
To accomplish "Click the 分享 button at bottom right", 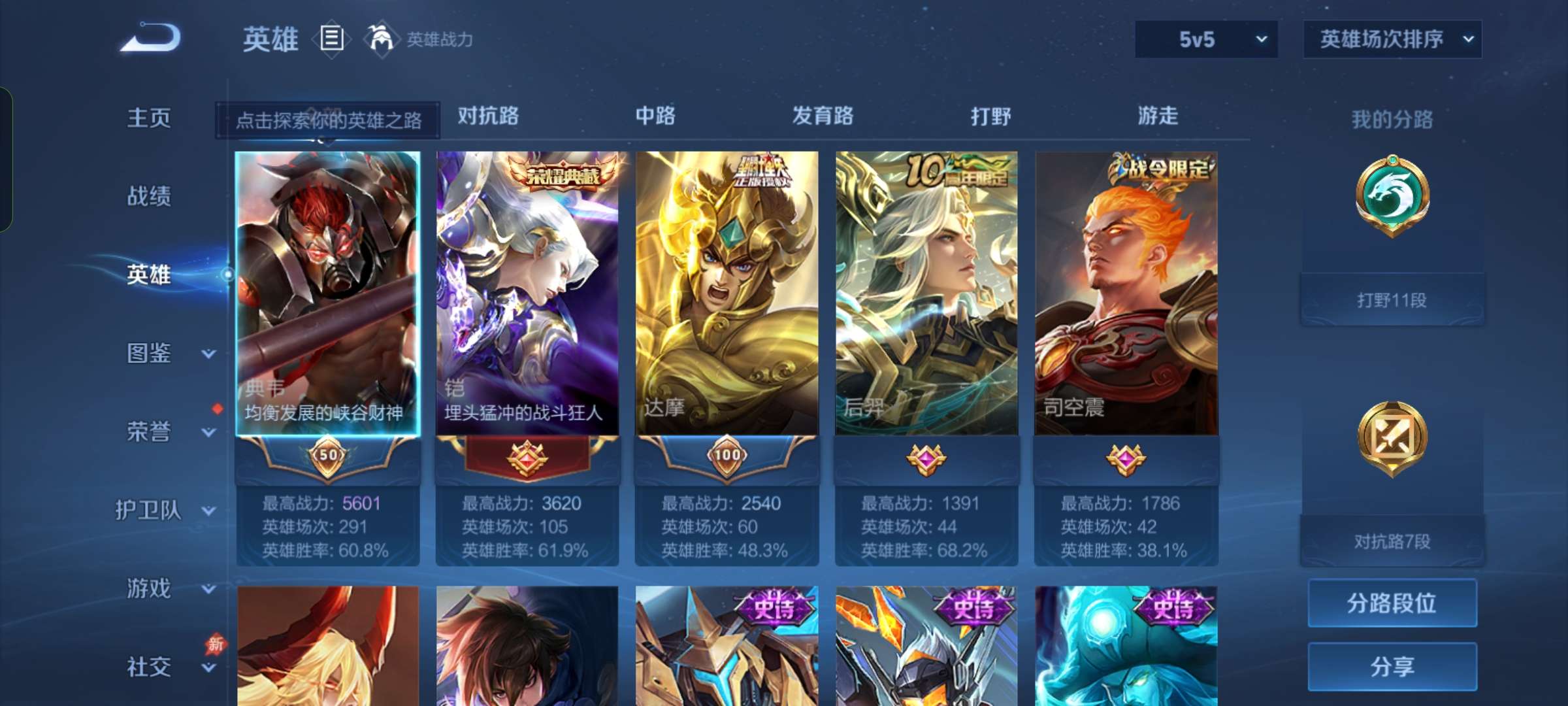I will coord(1392,668).
